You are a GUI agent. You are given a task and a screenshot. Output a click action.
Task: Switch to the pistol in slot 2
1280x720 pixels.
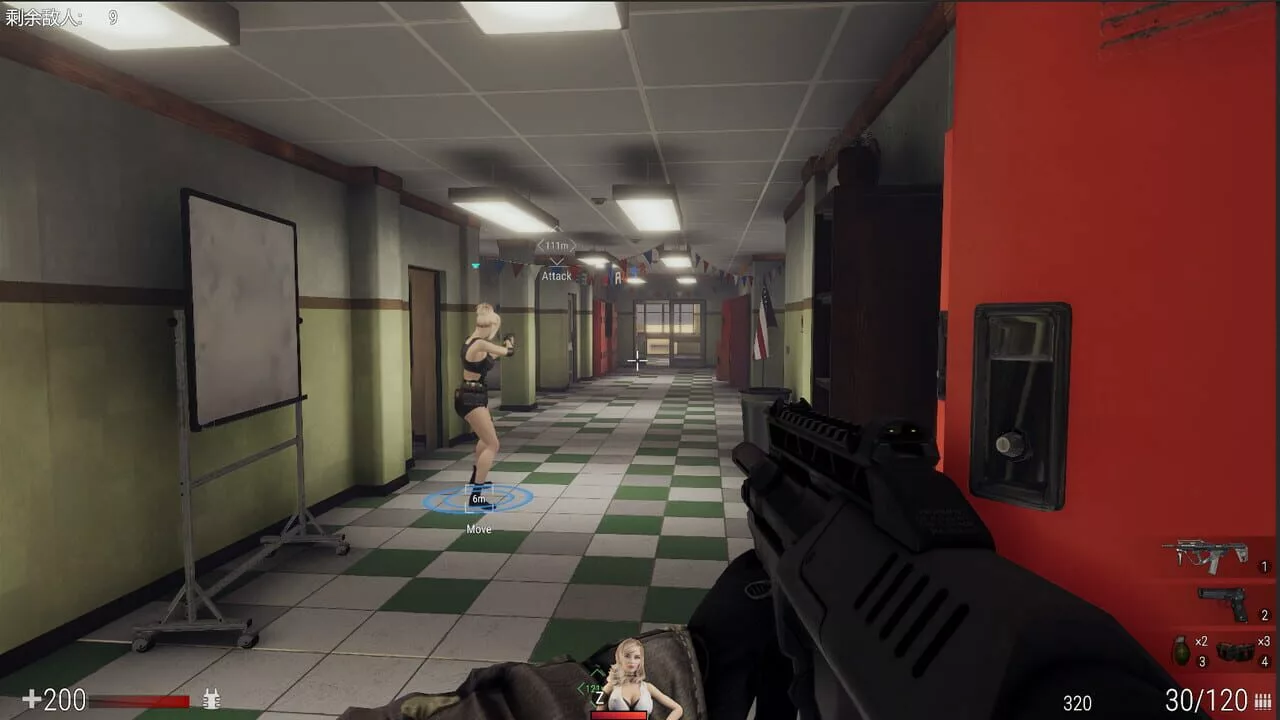tap(1222, 602)
